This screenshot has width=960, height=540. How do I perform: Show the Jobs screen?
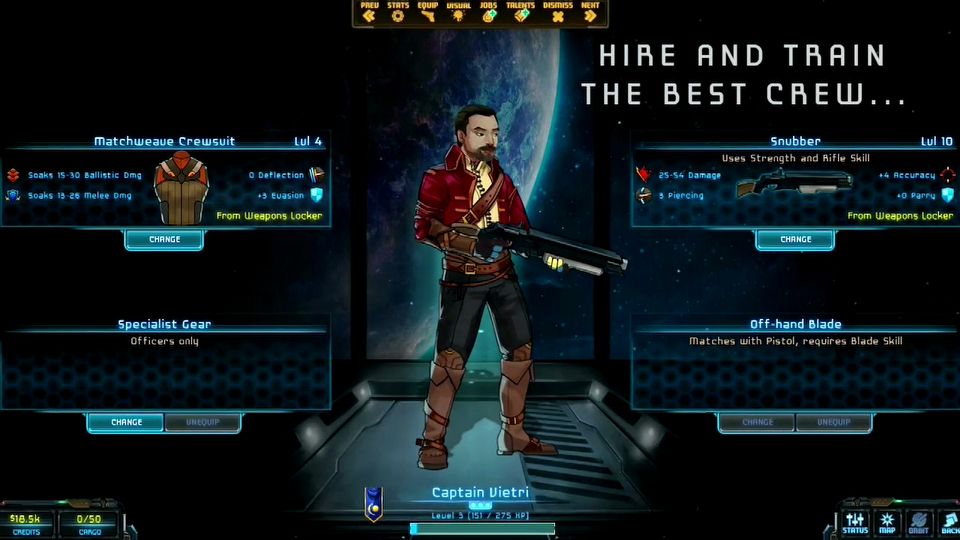click(x=488, y=13)
